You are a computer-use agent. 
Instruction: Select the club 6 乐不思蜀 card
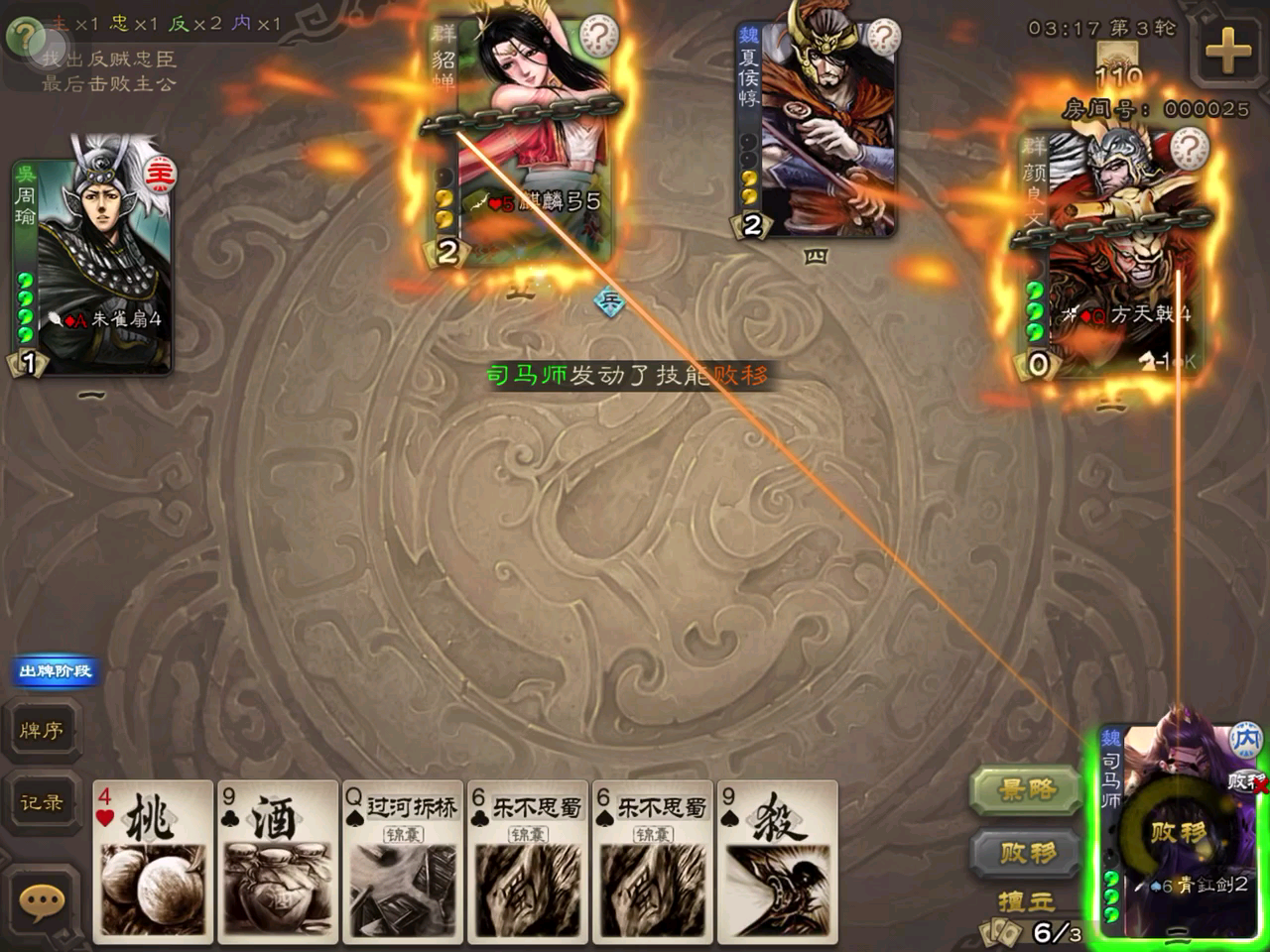528,861
